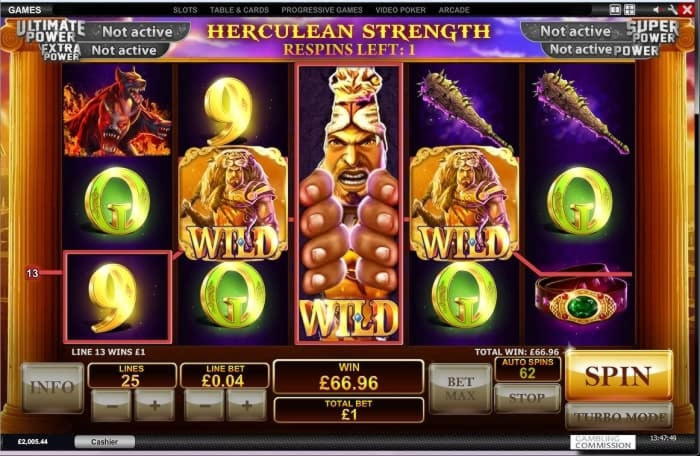Select the line 13 payline marker
Viewport: 700px width, 456px height.
pos(32,272)
